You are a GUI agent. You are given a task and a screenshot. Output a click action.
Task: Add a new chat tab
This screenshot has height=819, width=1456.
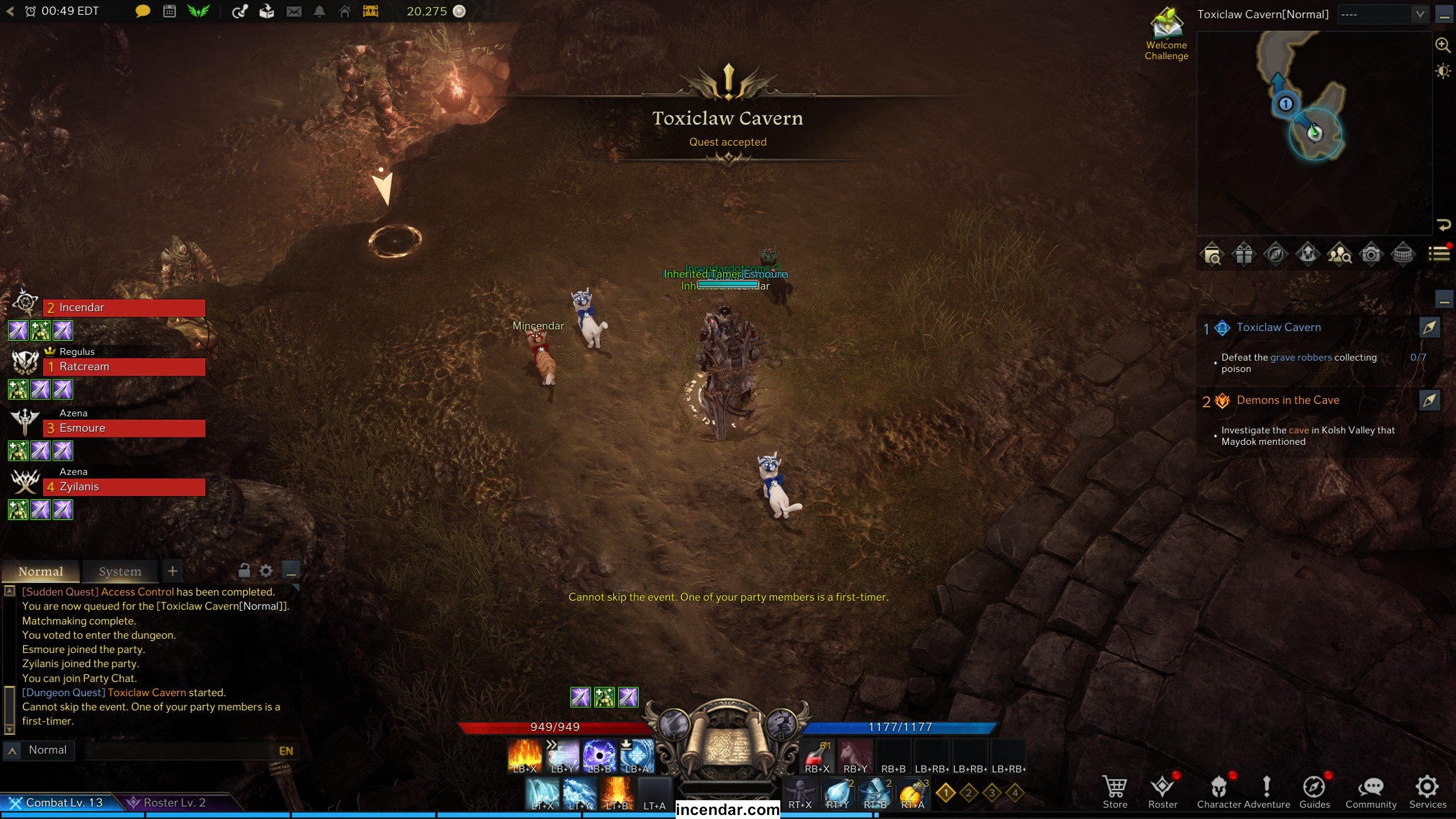click(173, 570)
